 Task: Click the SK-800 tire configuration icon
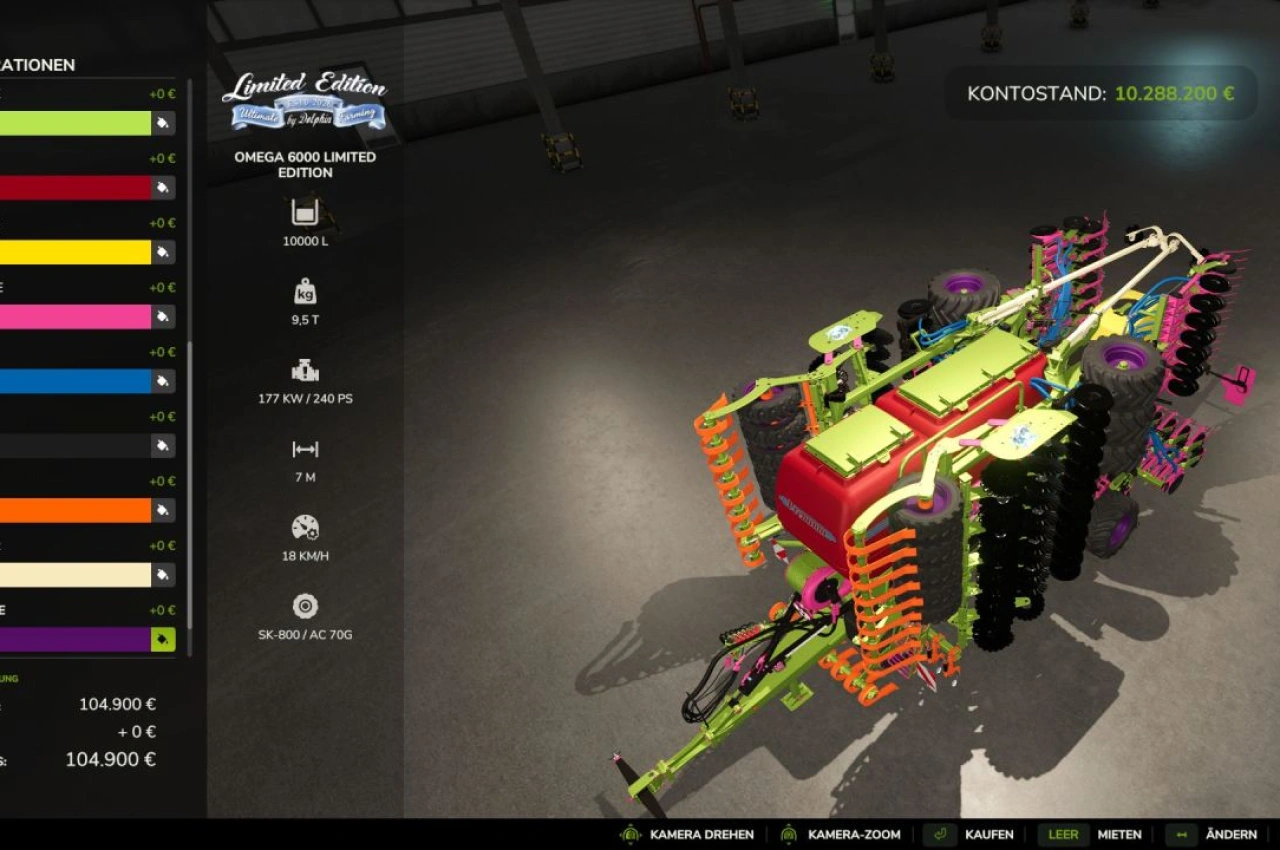tap(304, 607)
